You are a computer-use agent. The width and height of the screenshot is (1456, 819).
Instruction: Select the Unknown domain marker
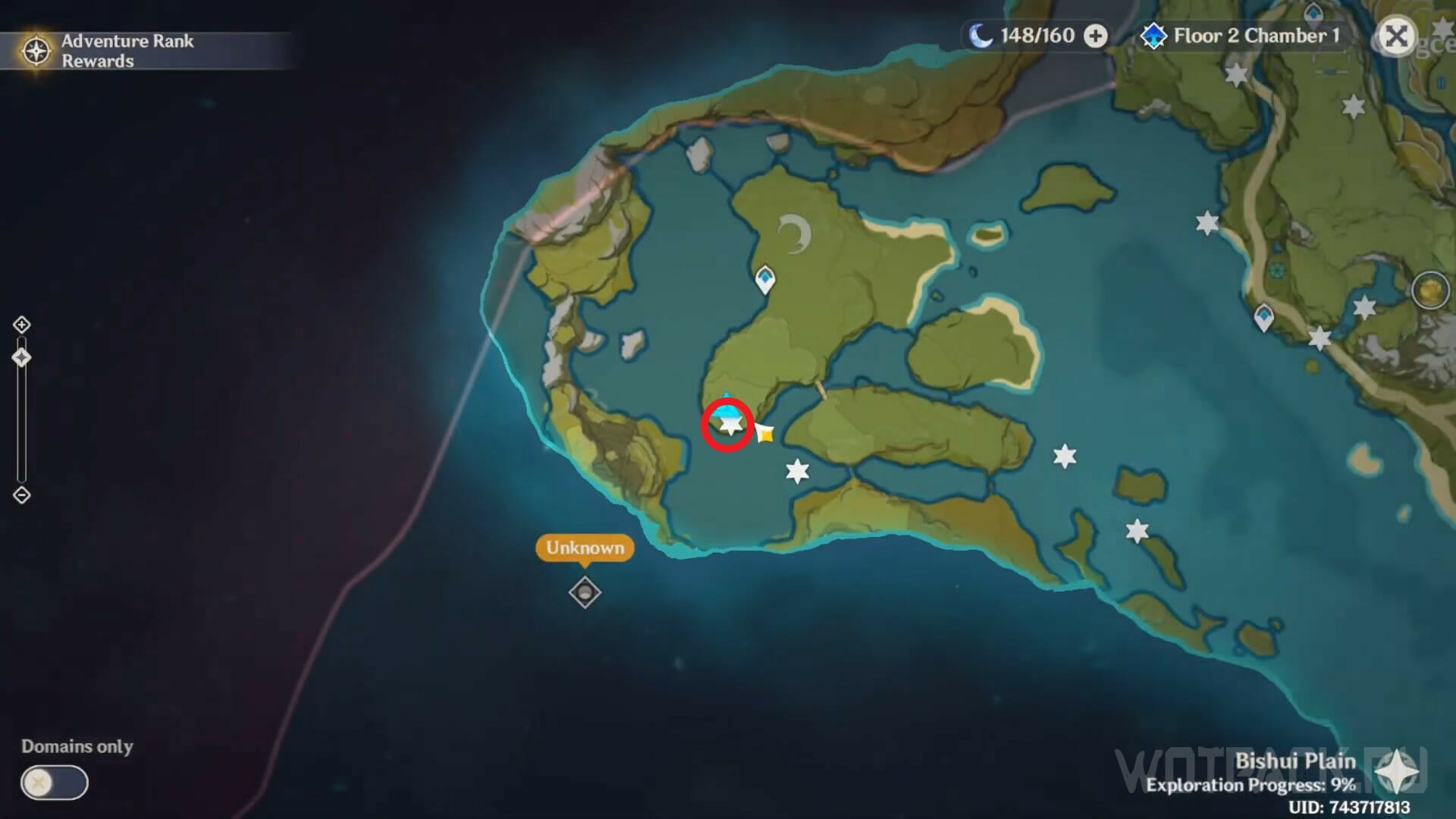click(585, 592)
